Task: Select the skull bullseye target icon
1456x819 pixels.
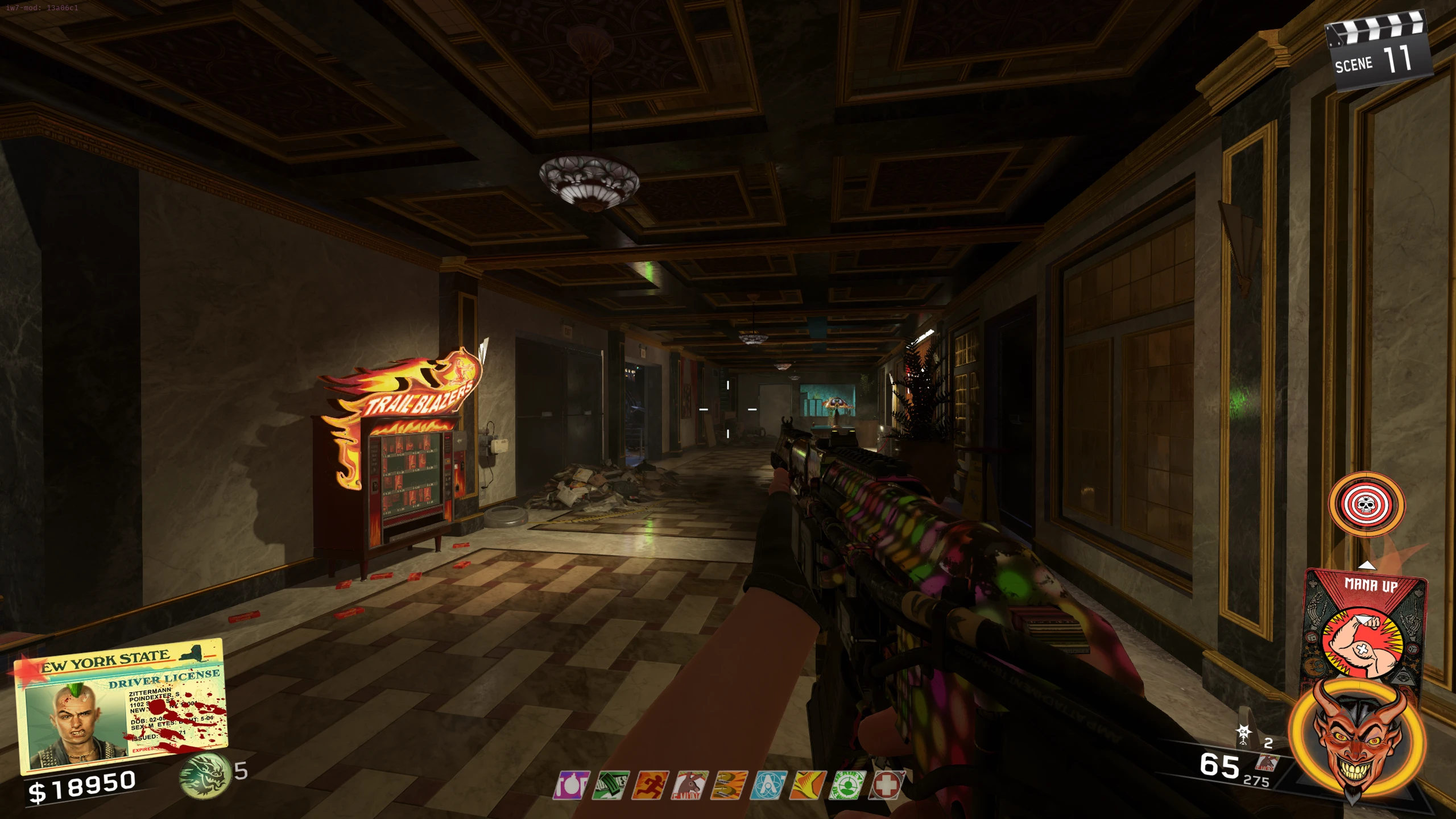Action: pos(1366,504)
